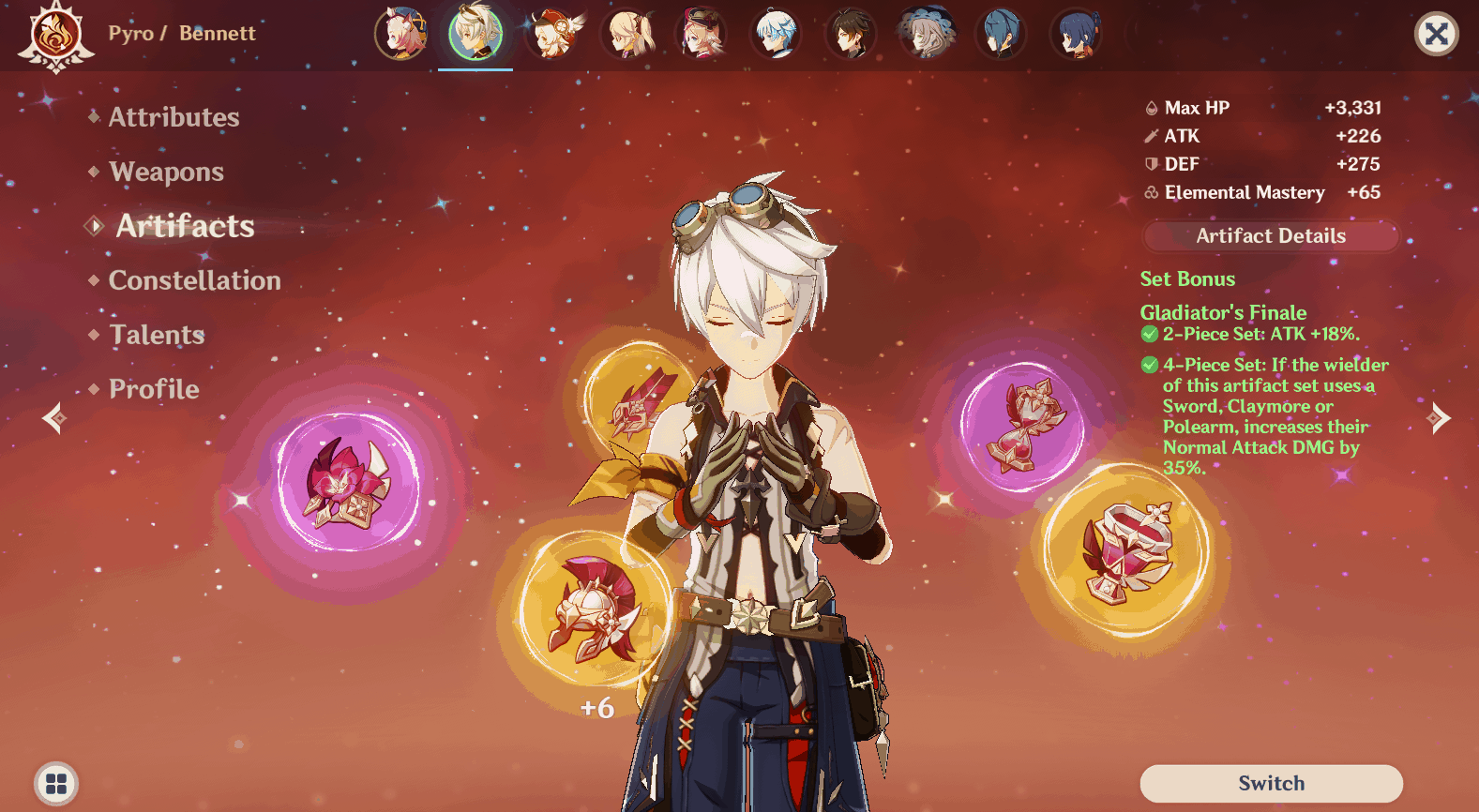
Task: Pick the hourglass sands artifact slot
Action: 1022,426
